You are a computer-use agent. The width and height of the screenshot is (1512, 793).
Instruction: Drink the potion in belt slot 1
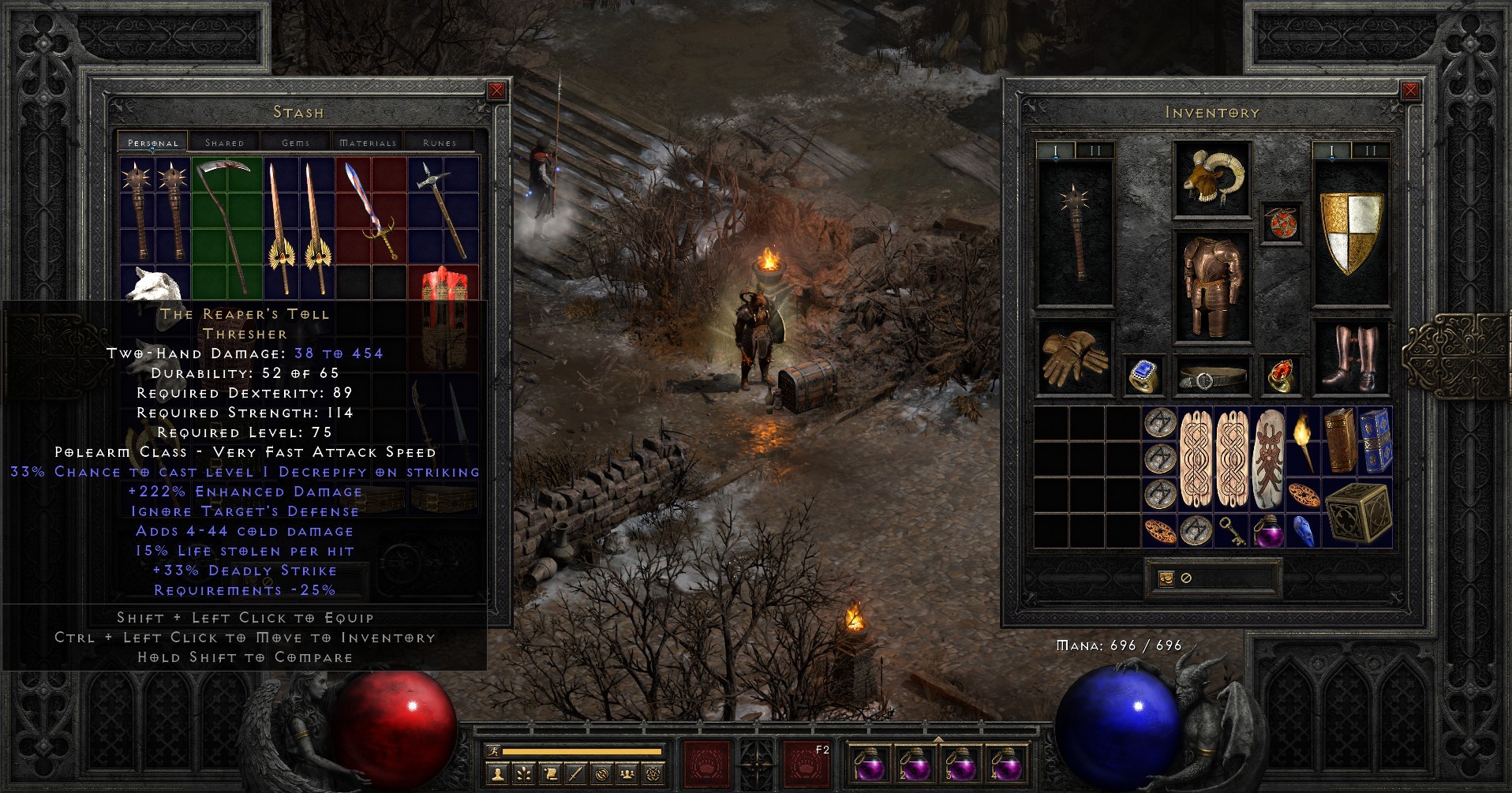[x=870, y=765]
